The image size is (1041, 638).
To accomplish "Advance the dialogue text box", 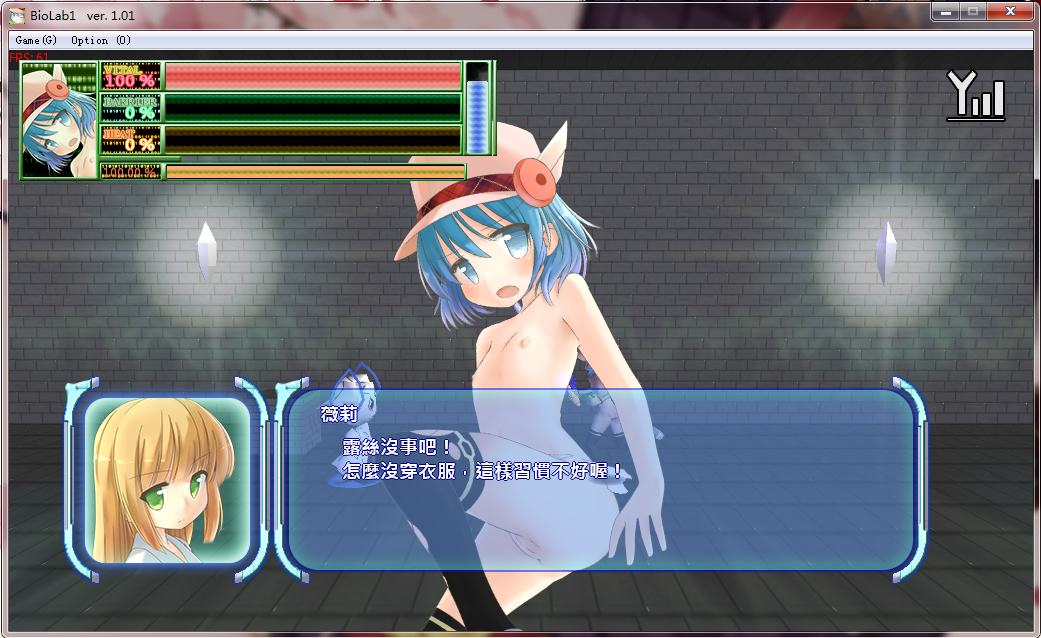I will click(600, 480).
